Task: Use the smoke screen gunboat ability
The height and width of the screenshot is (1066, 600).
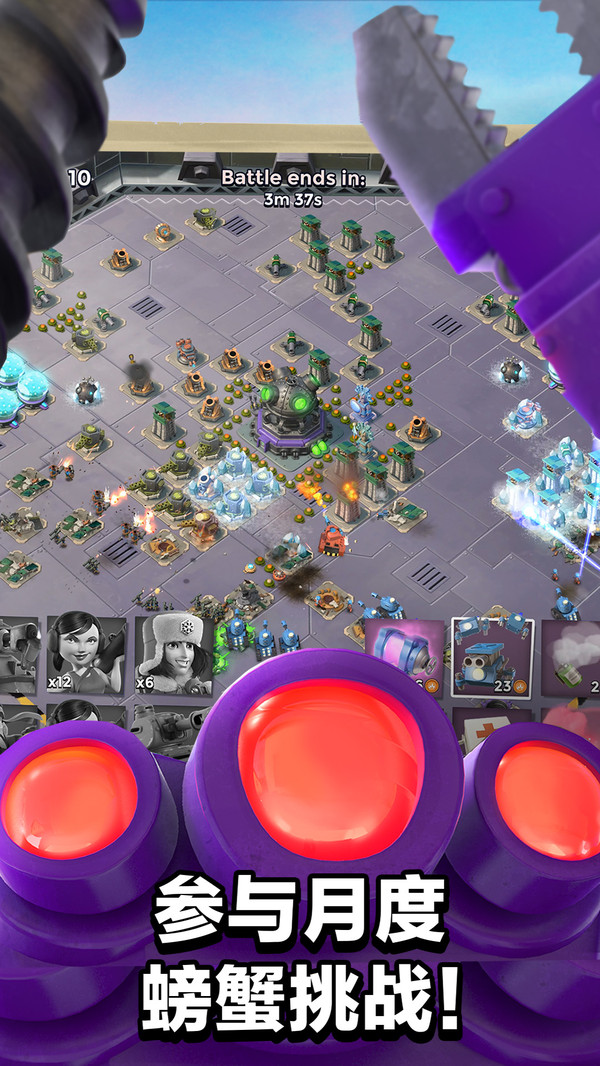Action: coord(573,655)
